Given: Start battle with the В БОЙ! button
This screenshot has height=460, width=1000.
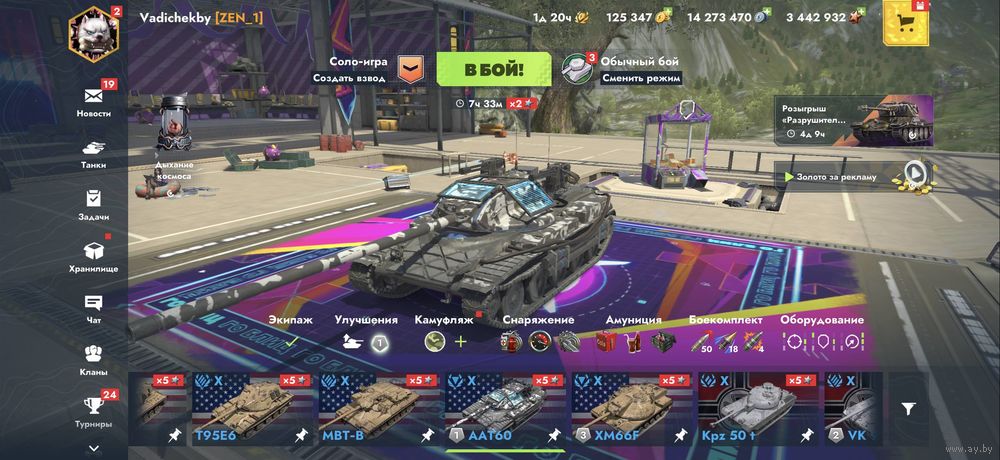Looking at the screenshot, I should (493, 70).
